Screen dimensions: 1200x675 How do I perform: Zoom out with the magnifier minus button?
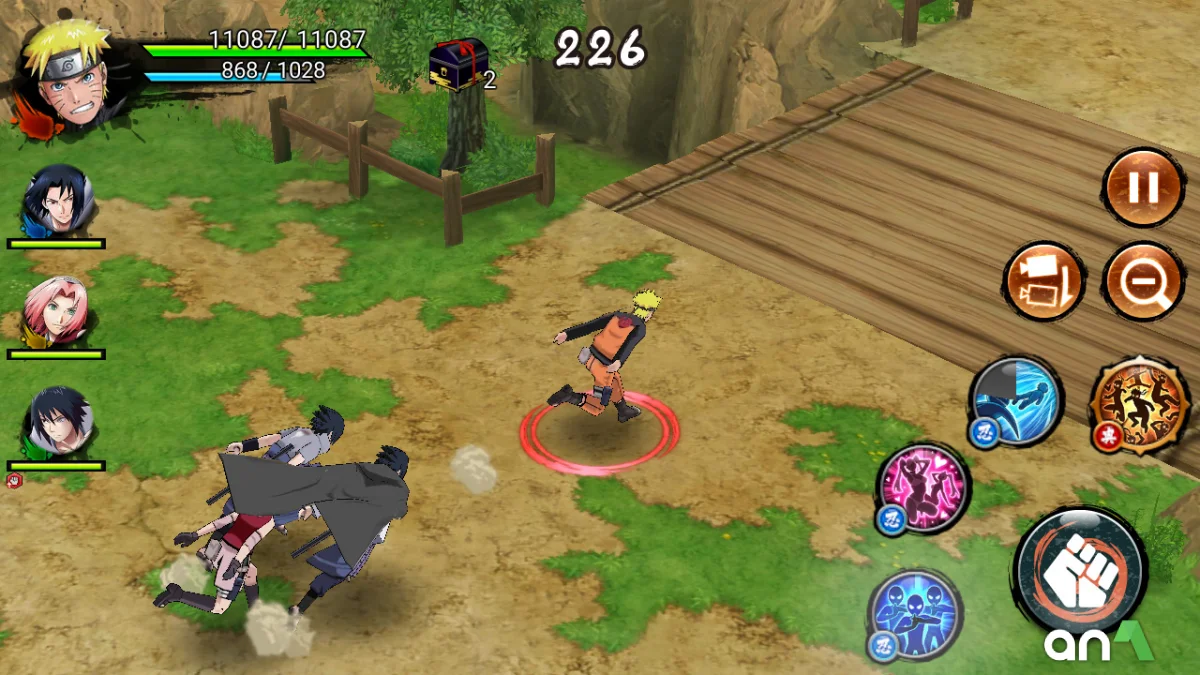pyautogui.click(x=1143, y=281)
